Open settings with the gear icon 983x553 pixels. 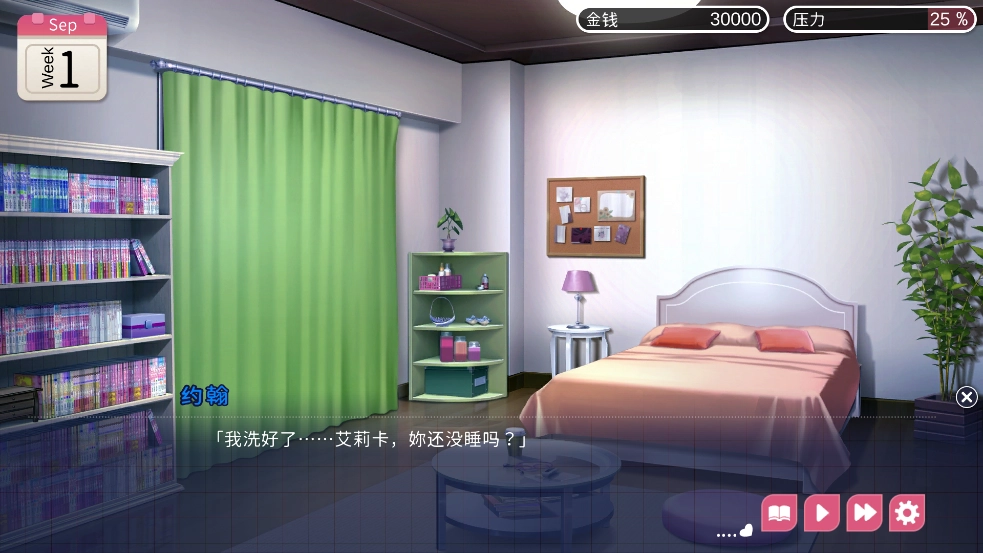907,514
